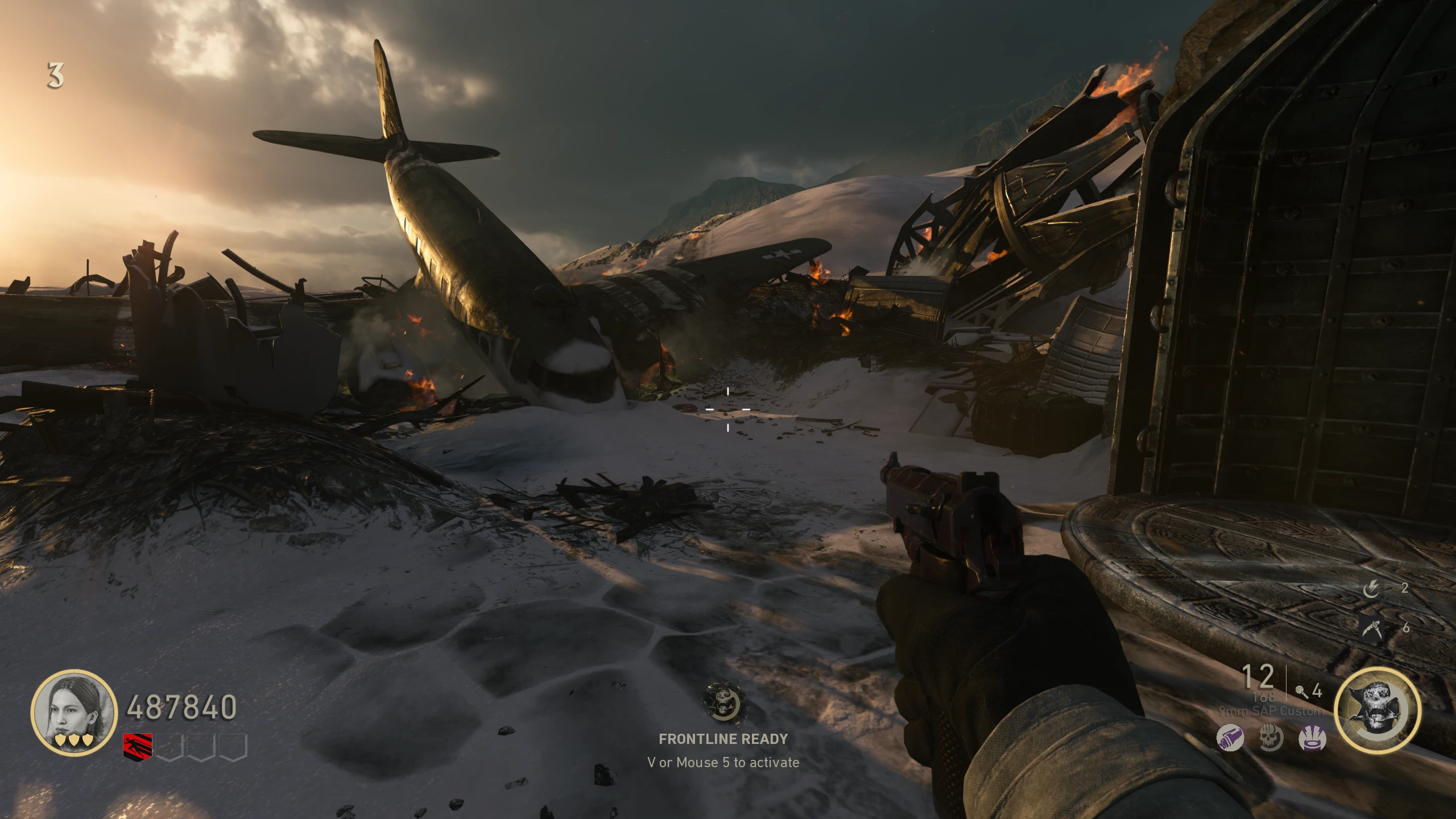Select the purple flashlight mod icon

click(1230, 739)
